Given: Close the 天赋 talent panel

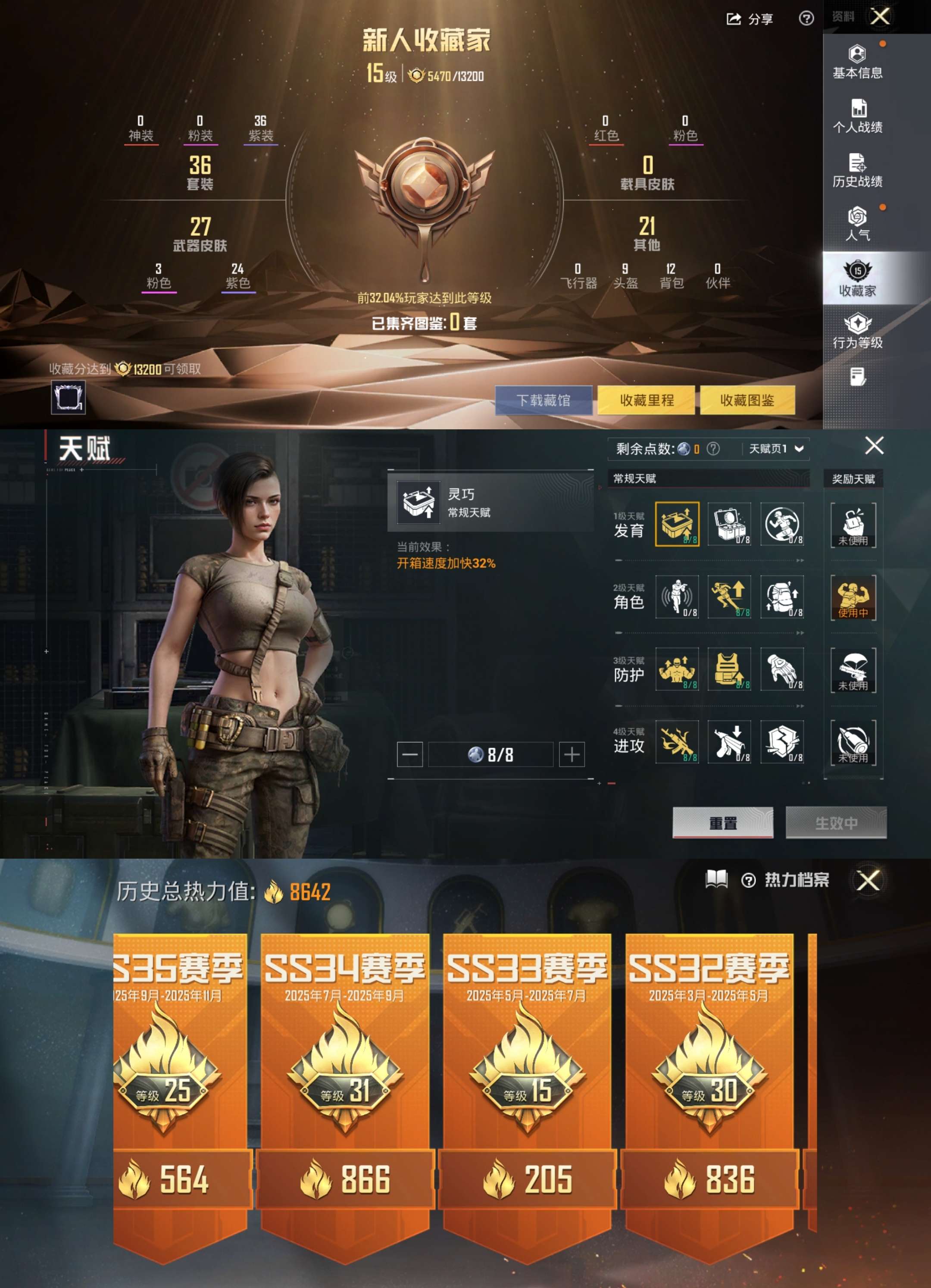Looking at the screenshot, I should [x=874, y=446].
